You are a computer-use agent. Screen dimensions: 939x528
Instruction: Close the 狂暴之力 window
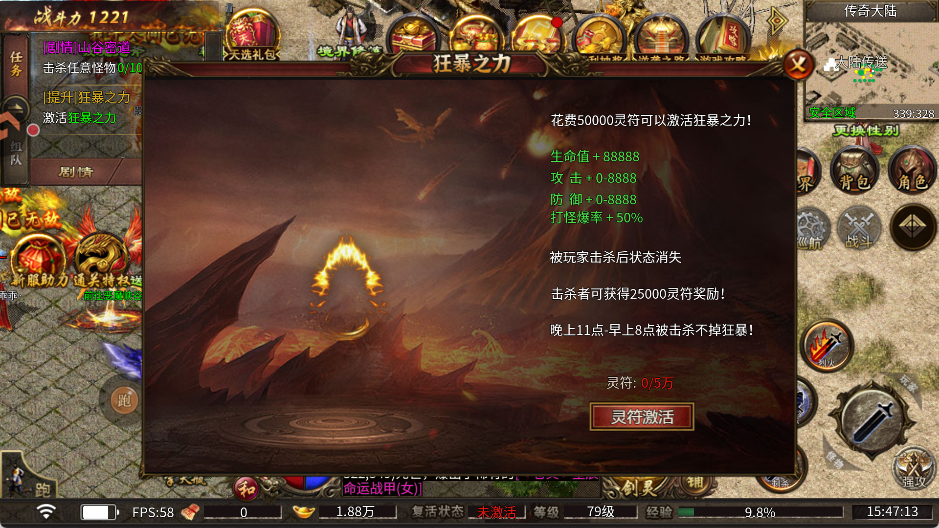pyautogui.click(x=797, y=66)
